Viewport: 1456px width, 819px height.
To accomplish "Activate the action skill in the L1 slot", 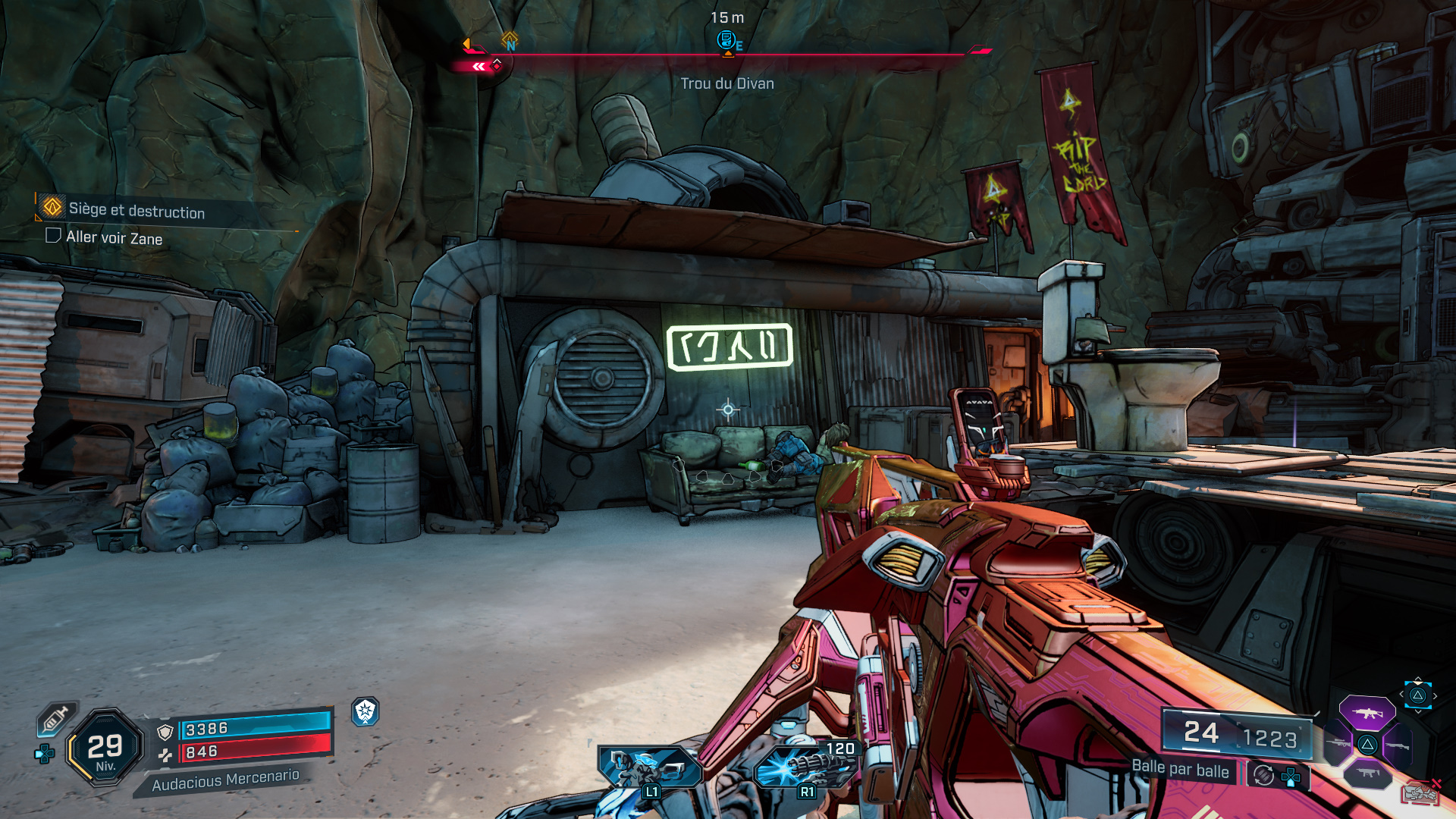I will click(648, 767).
